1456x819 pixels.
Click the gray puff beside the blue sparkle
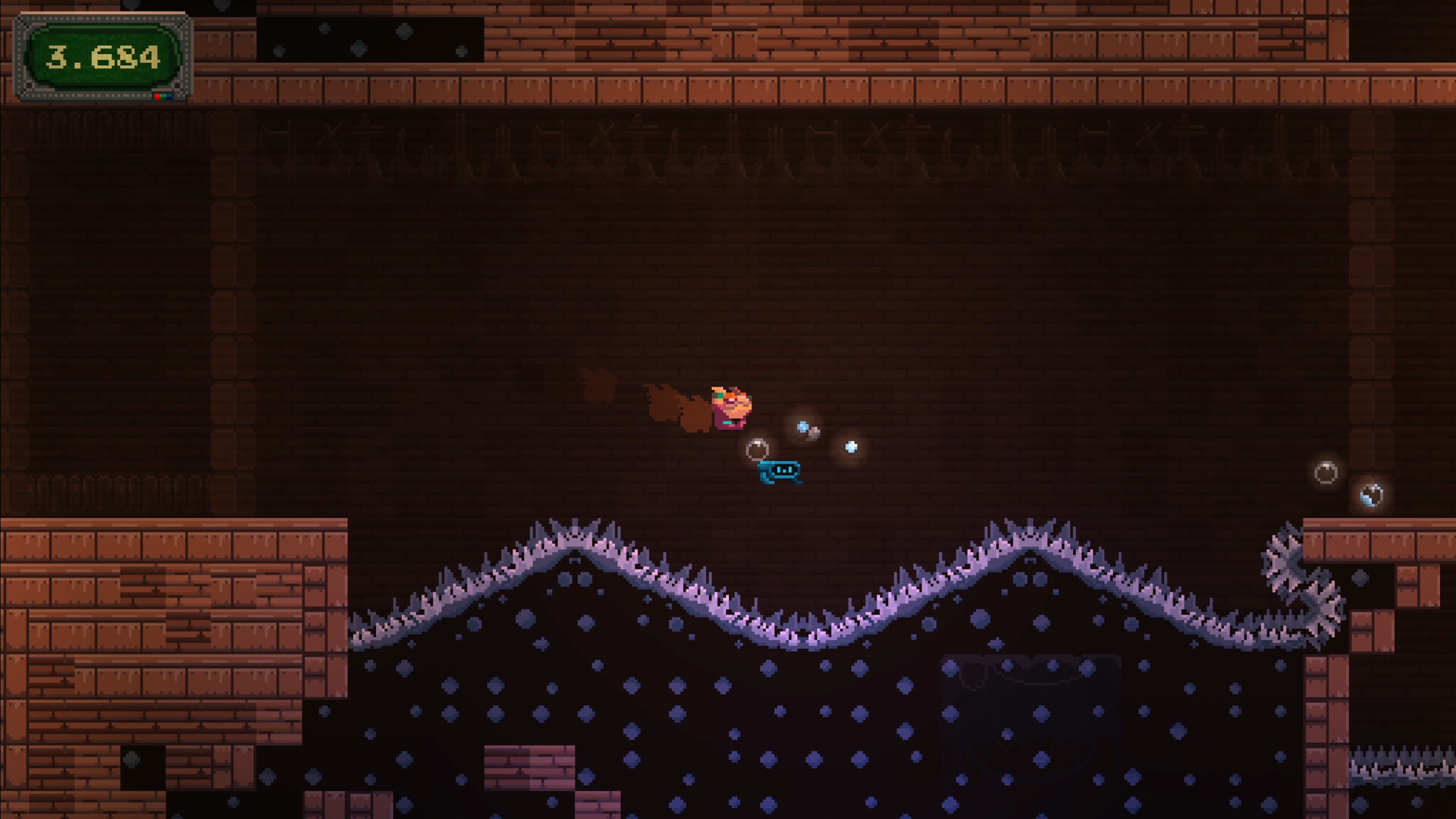coord(814,433)
